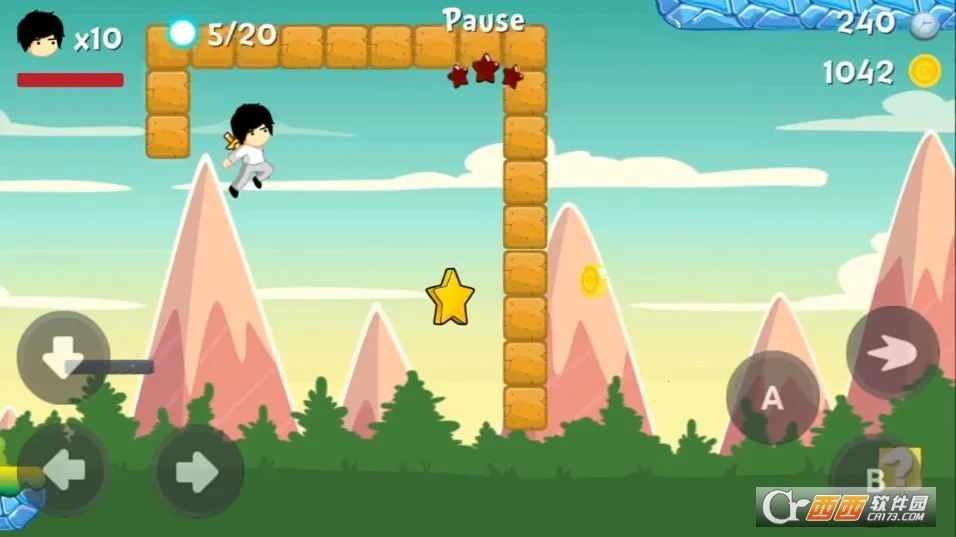
Task: Move left with the left arrow button
Action: [63, 471]
